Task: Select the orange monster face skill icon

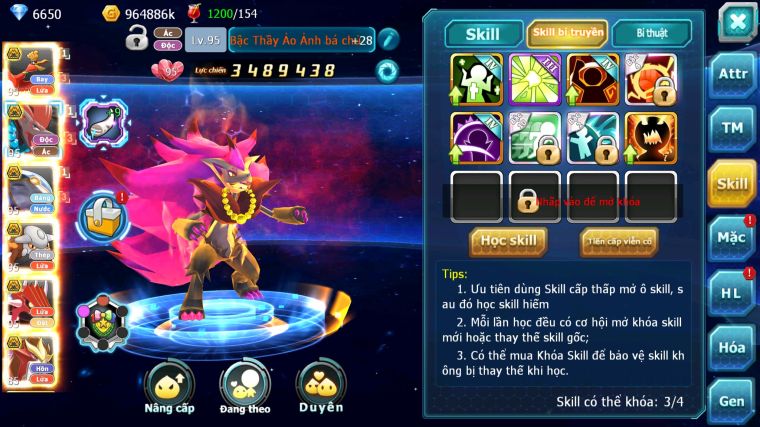Action: pos(651,137)
